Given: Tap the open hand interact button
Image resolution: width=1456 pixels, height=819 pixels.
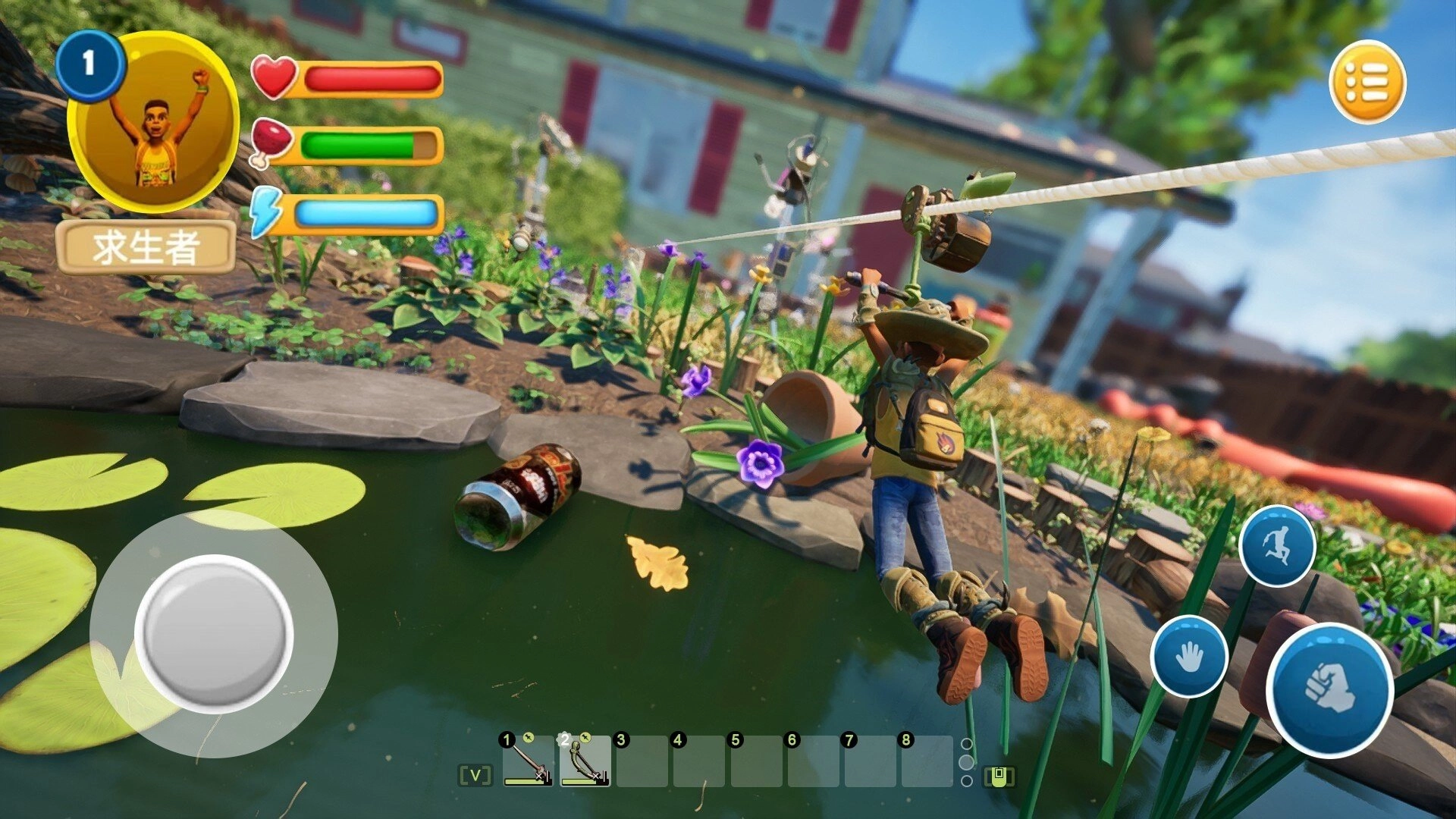Looking at the screenshot, I should [x=1188, y=656].
